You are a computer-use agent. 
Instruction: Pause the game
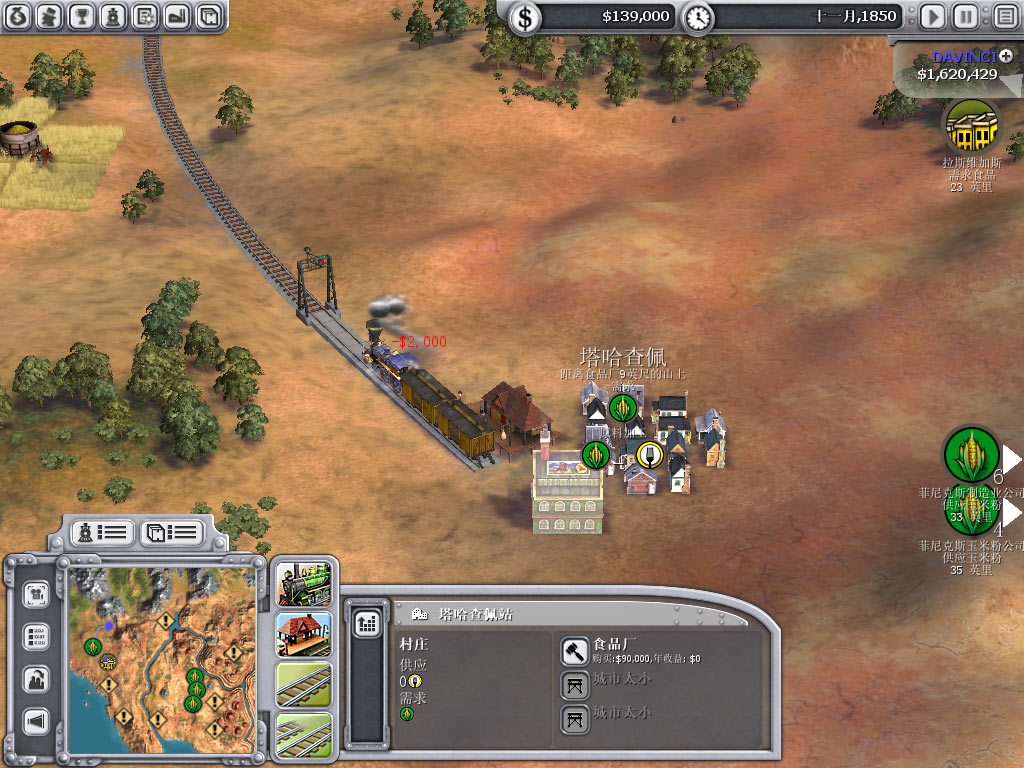965,16
